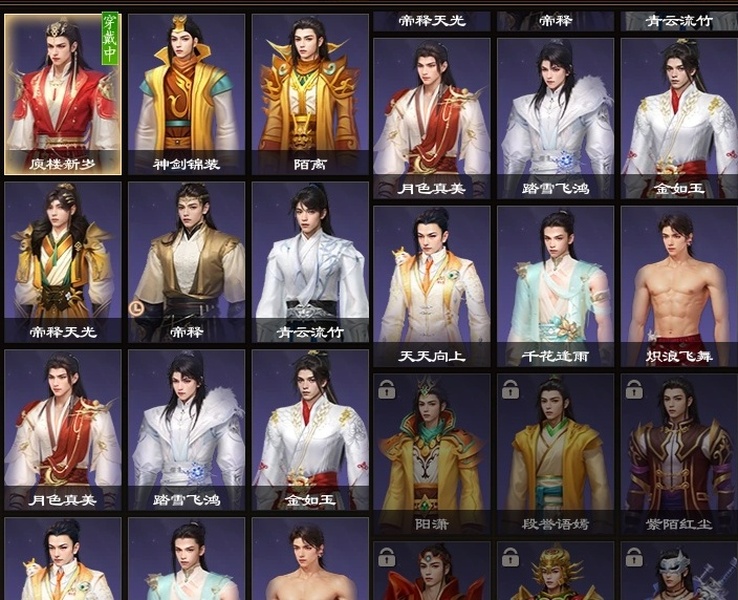Select the equipped 庚桂新岁 red outfit
Viewport: 738px width, 600px height.
[63, 94]
